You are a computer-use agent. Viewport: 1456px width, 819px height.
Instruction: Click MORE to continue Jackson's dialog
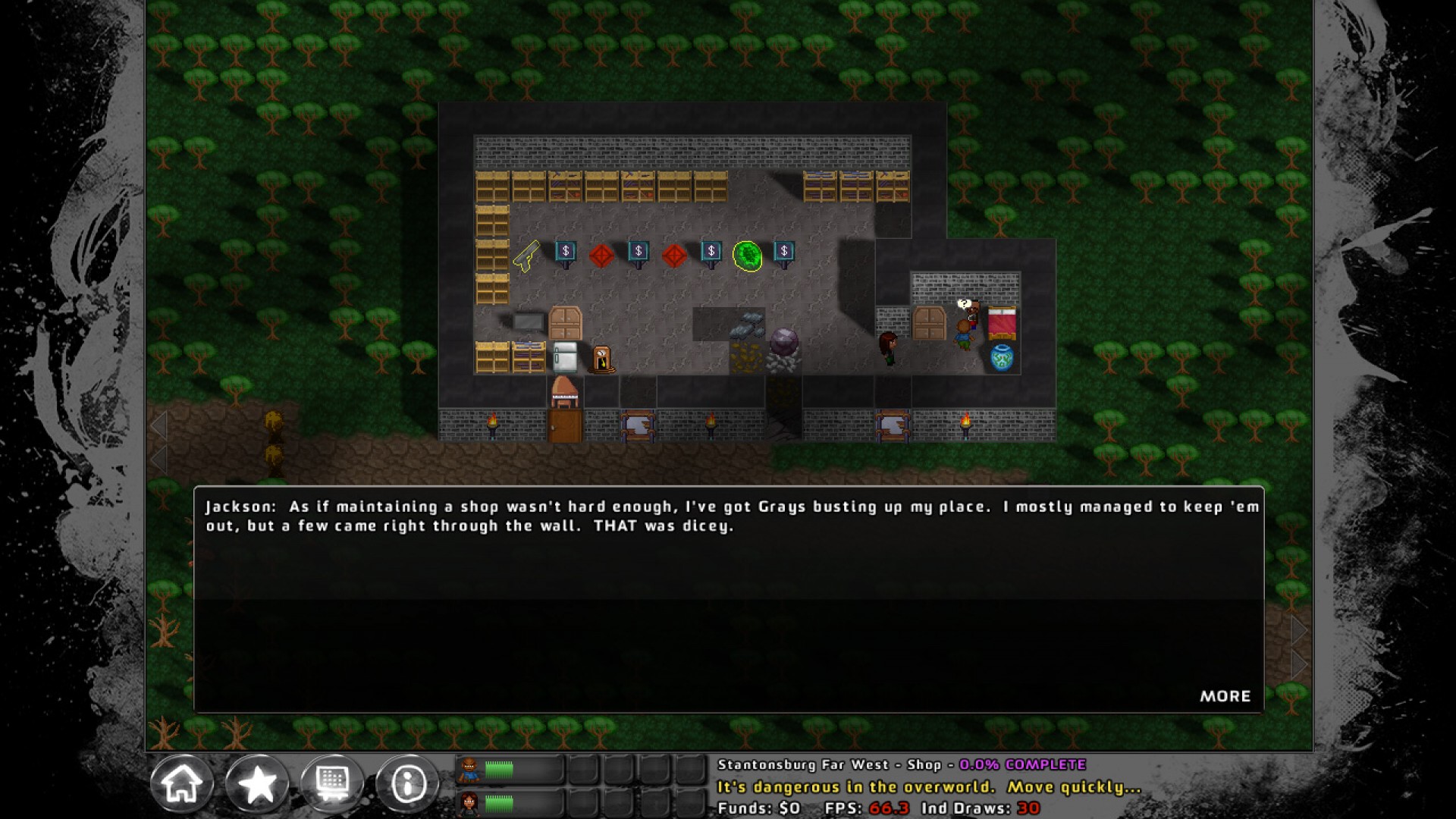pos(1226,696)
